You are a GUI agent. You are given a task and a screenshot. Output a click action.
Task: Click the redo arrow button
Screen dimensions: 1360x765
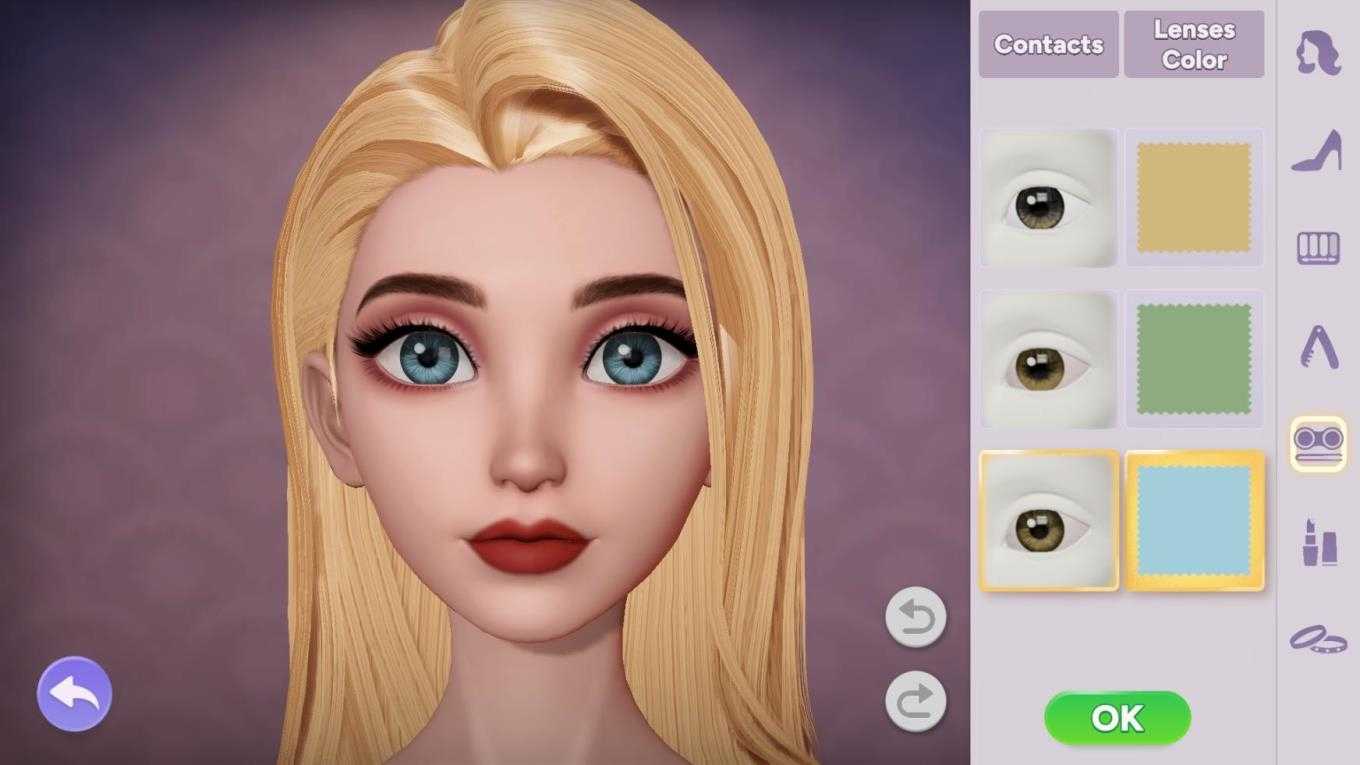pos(915,700)
